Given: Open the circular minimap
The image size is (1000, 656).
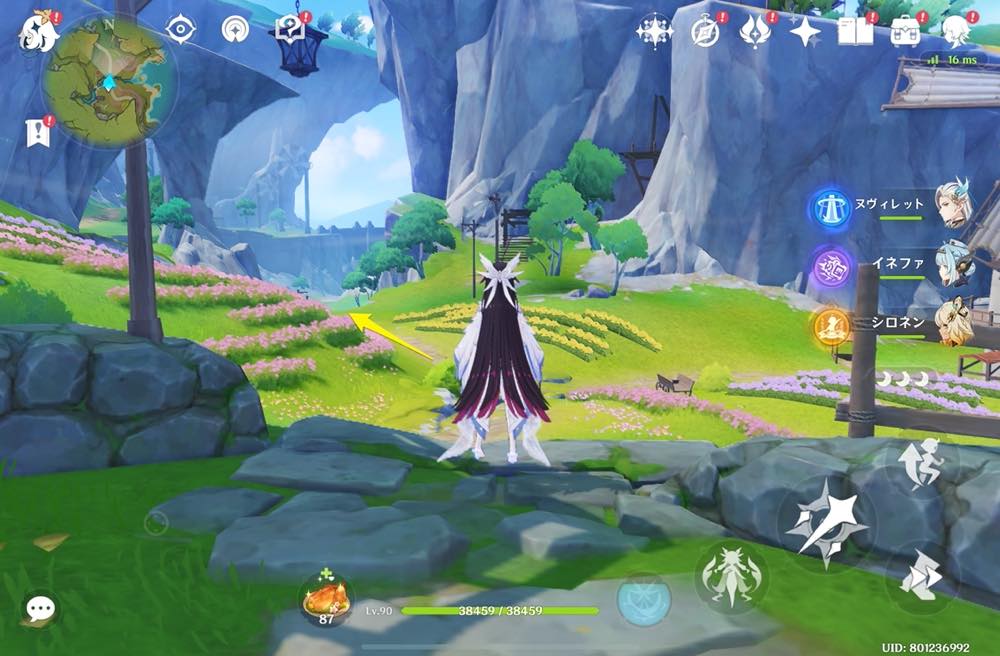Looking at the screenshot, I should [x=108, y=80].
